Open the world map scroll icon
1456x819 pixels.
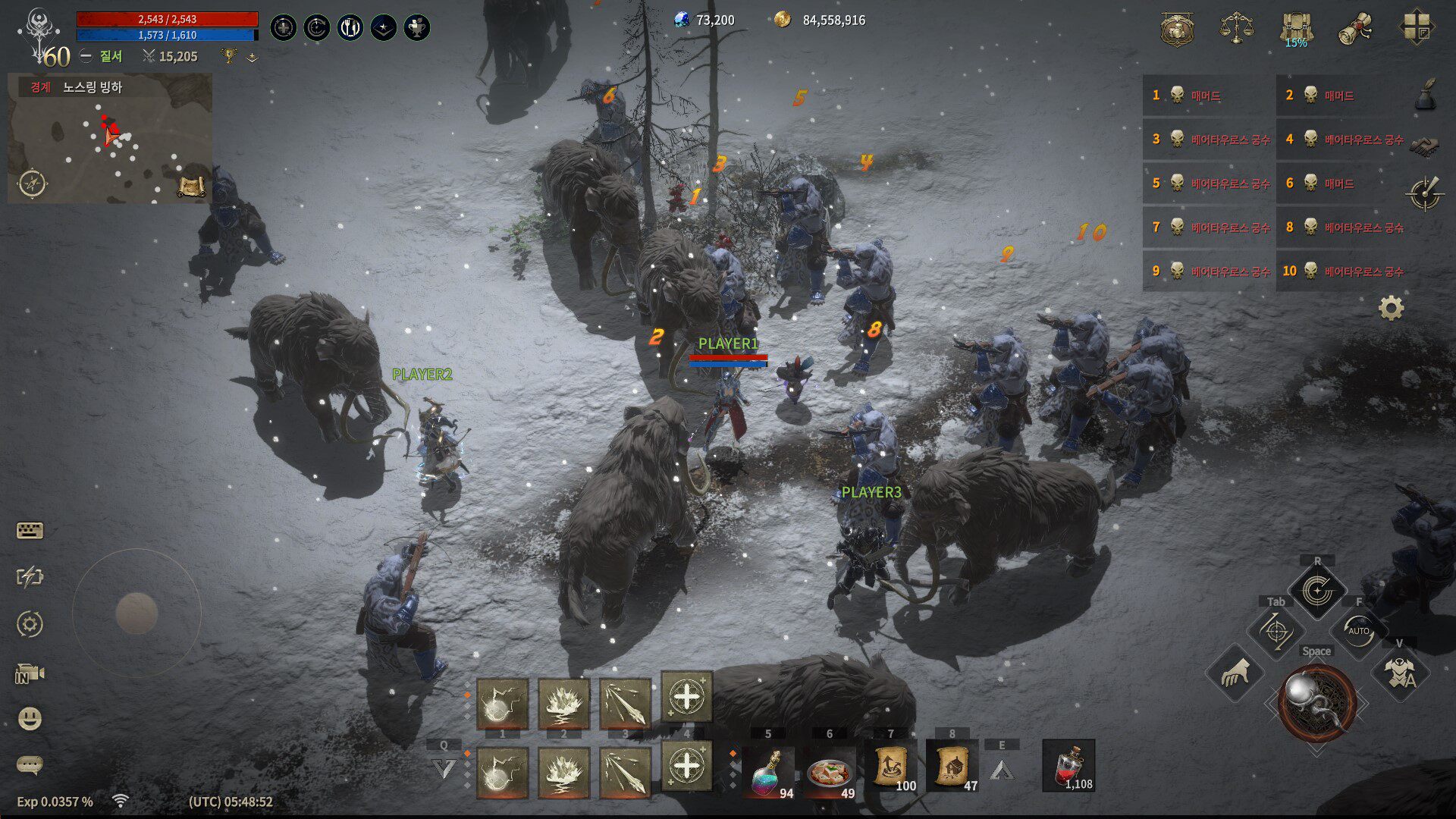tap(191, 186)
